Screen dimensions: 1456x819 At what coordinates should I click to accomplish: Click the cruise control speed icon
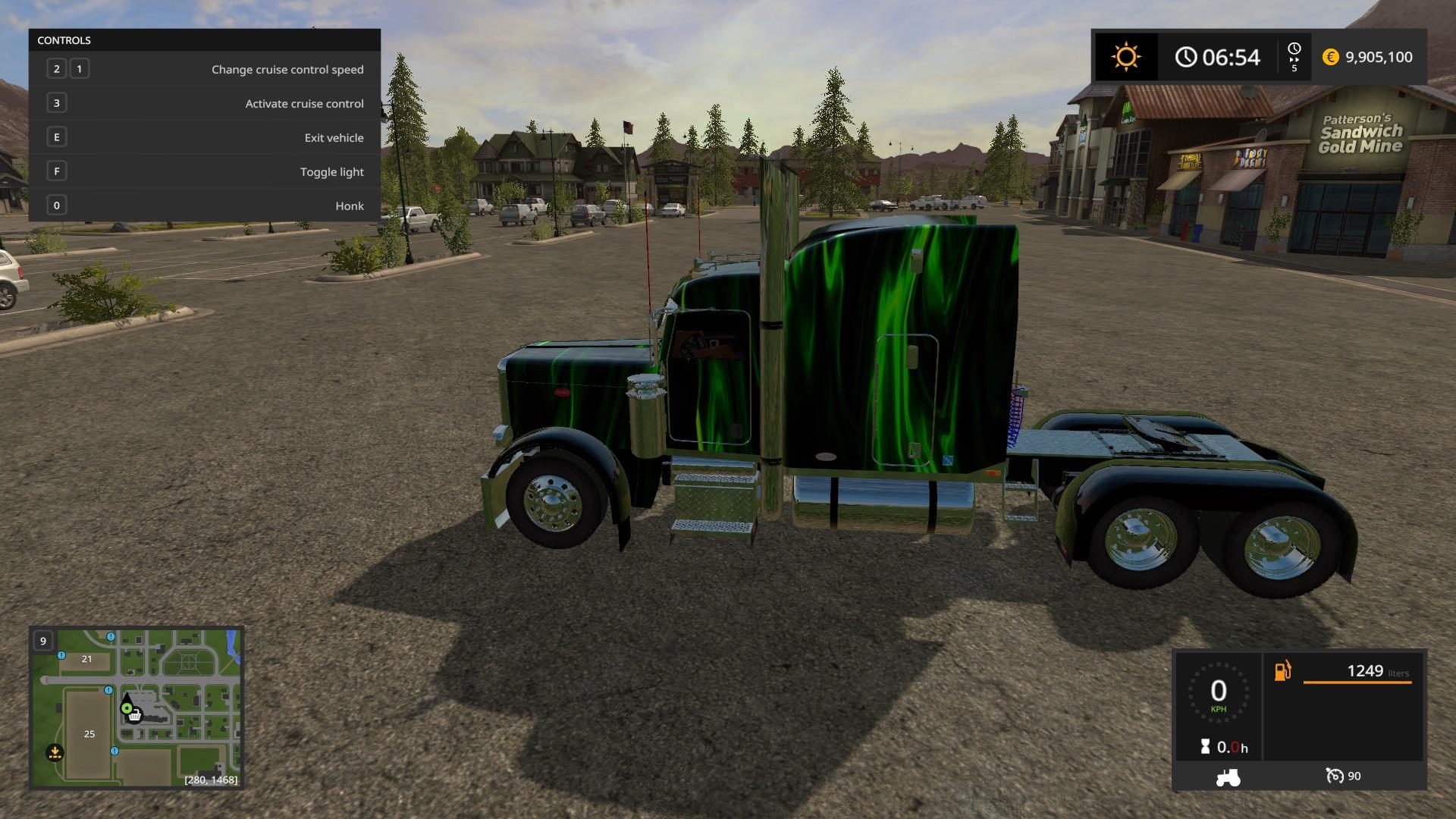[1335, 776]
